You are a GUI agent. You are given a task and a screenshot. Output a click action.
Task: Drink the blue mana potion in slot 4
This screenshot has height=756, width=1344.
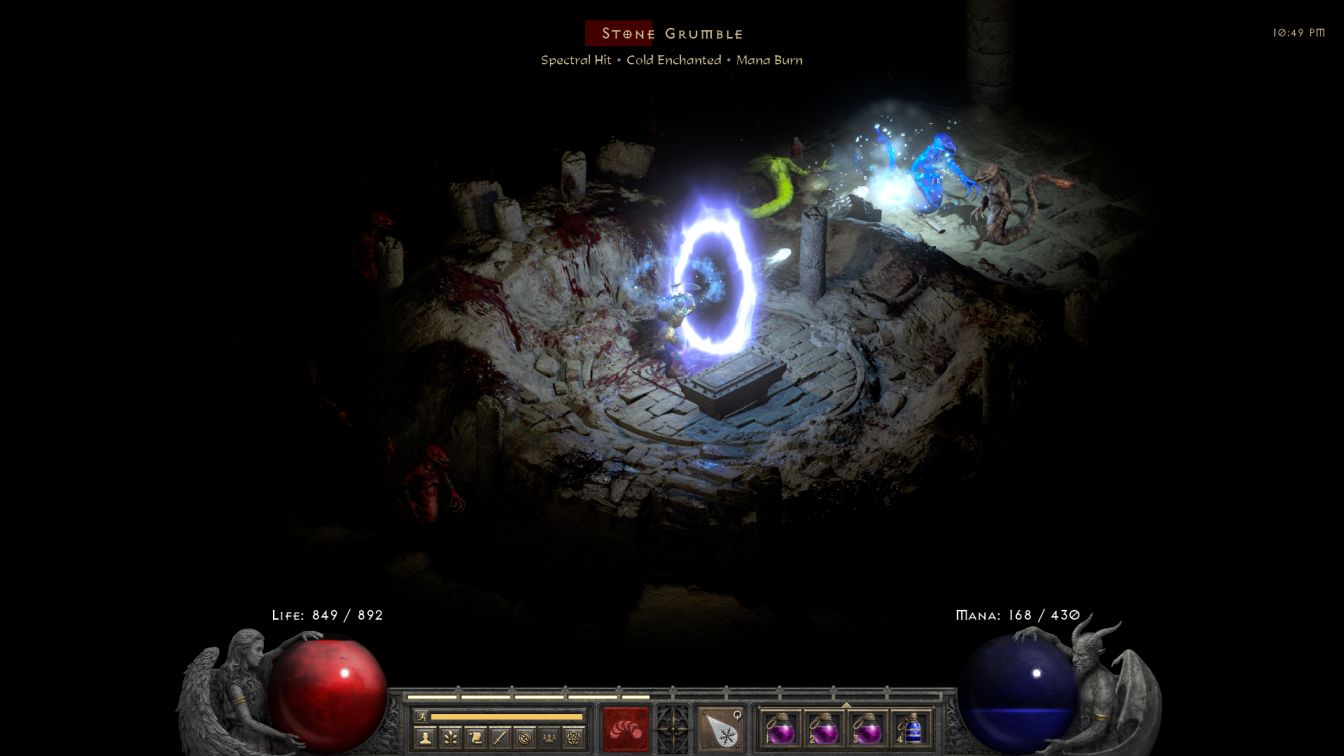point(911,728)
